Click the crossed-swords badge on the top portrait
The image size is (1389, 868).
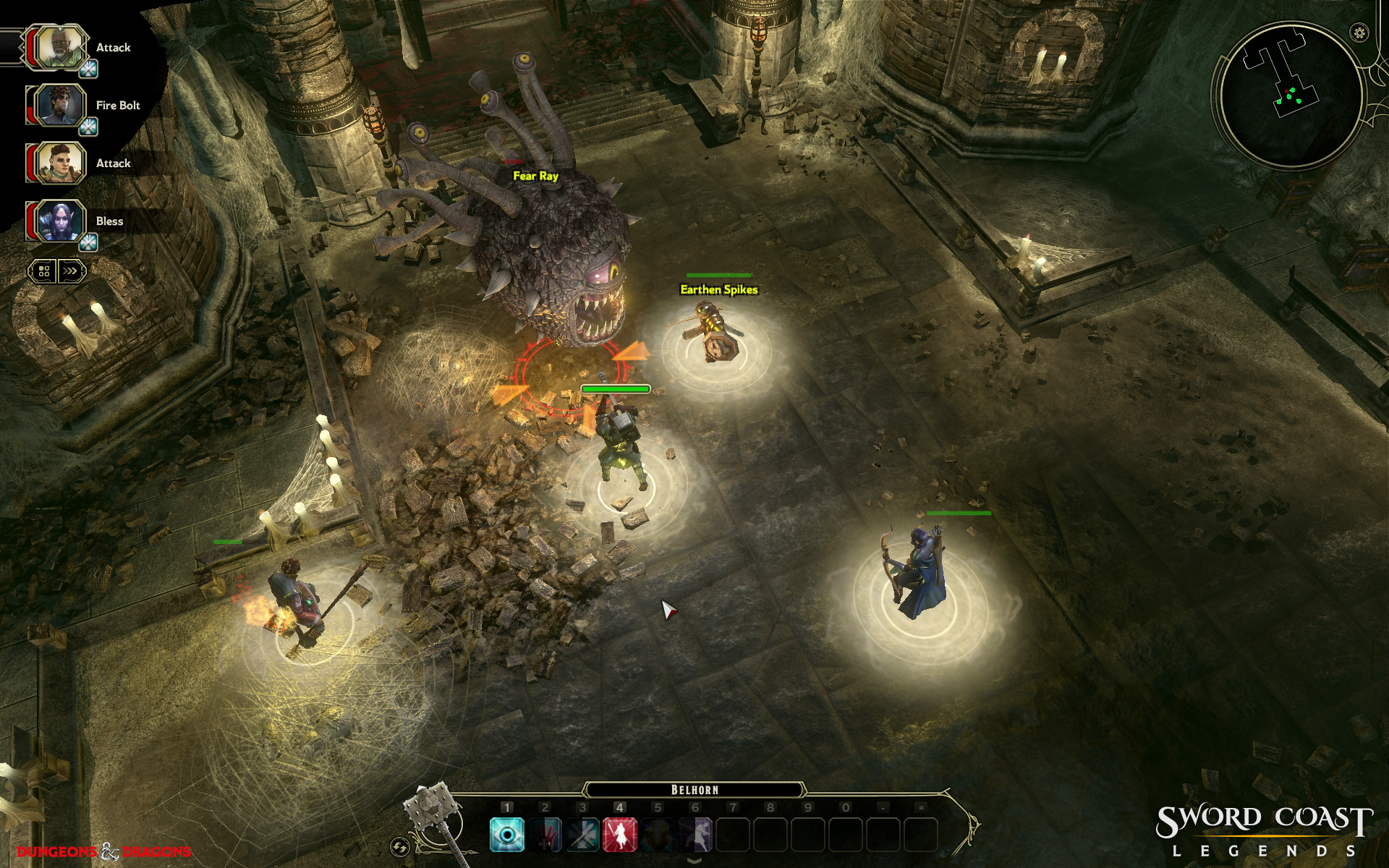pyautogui.click(x=88, y=67)
